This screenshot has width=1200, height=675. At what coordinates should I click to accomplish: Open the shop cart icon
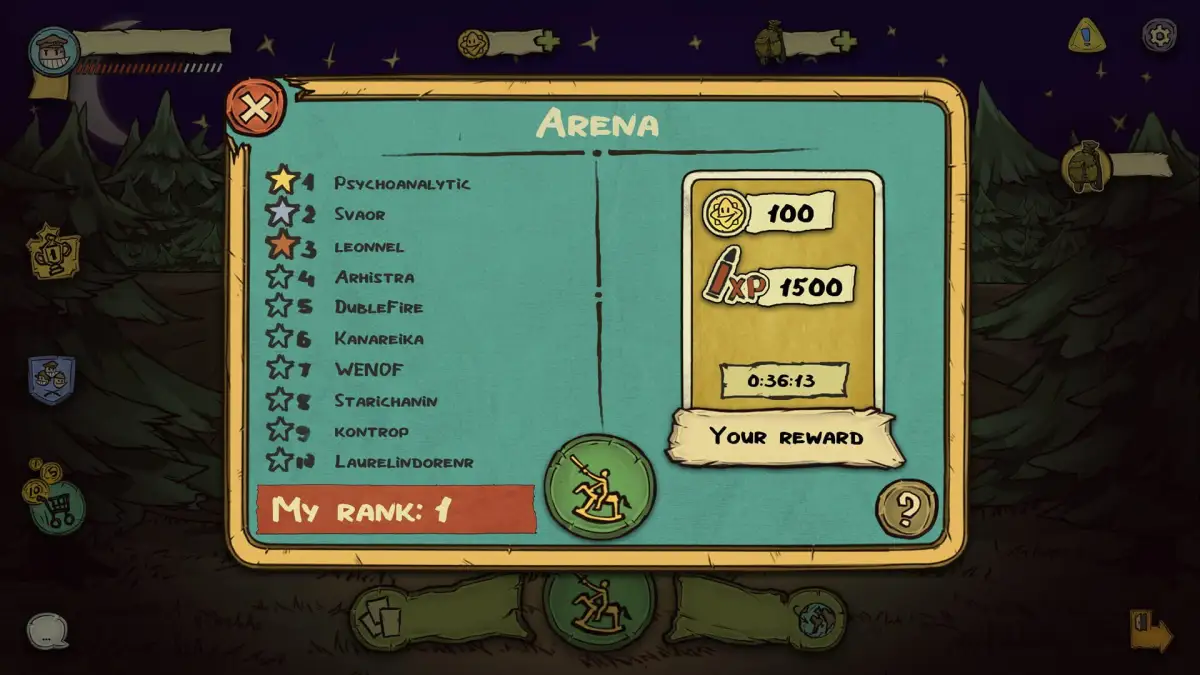(53, 506)
